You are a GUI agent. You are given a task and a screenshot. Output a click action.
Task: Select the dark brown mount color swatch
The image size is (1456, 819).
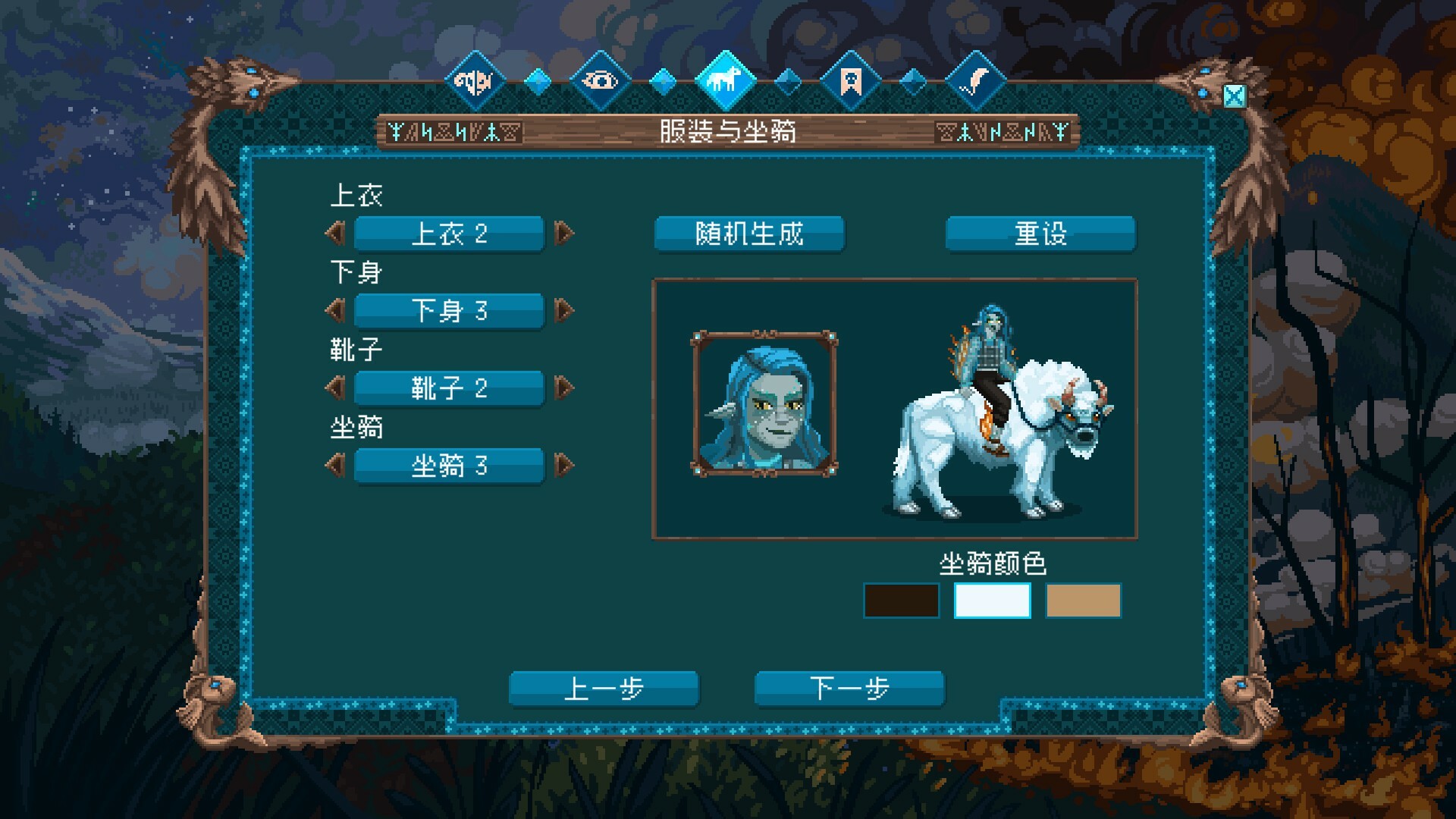pos(901,601)
